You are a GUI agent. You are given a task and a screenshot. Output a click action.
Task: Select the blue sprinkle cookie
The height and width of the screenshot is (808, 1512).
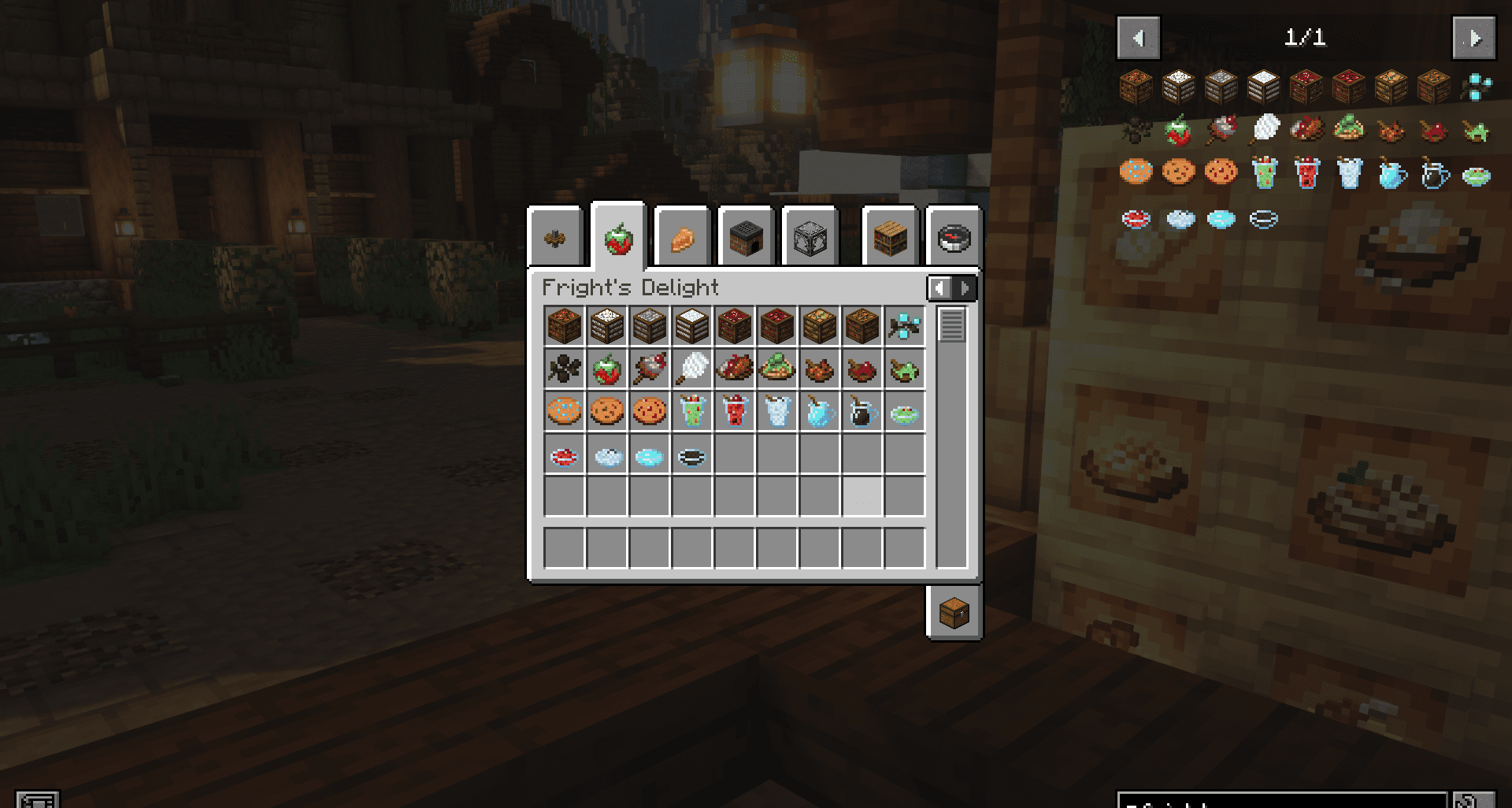coord(562,411)
